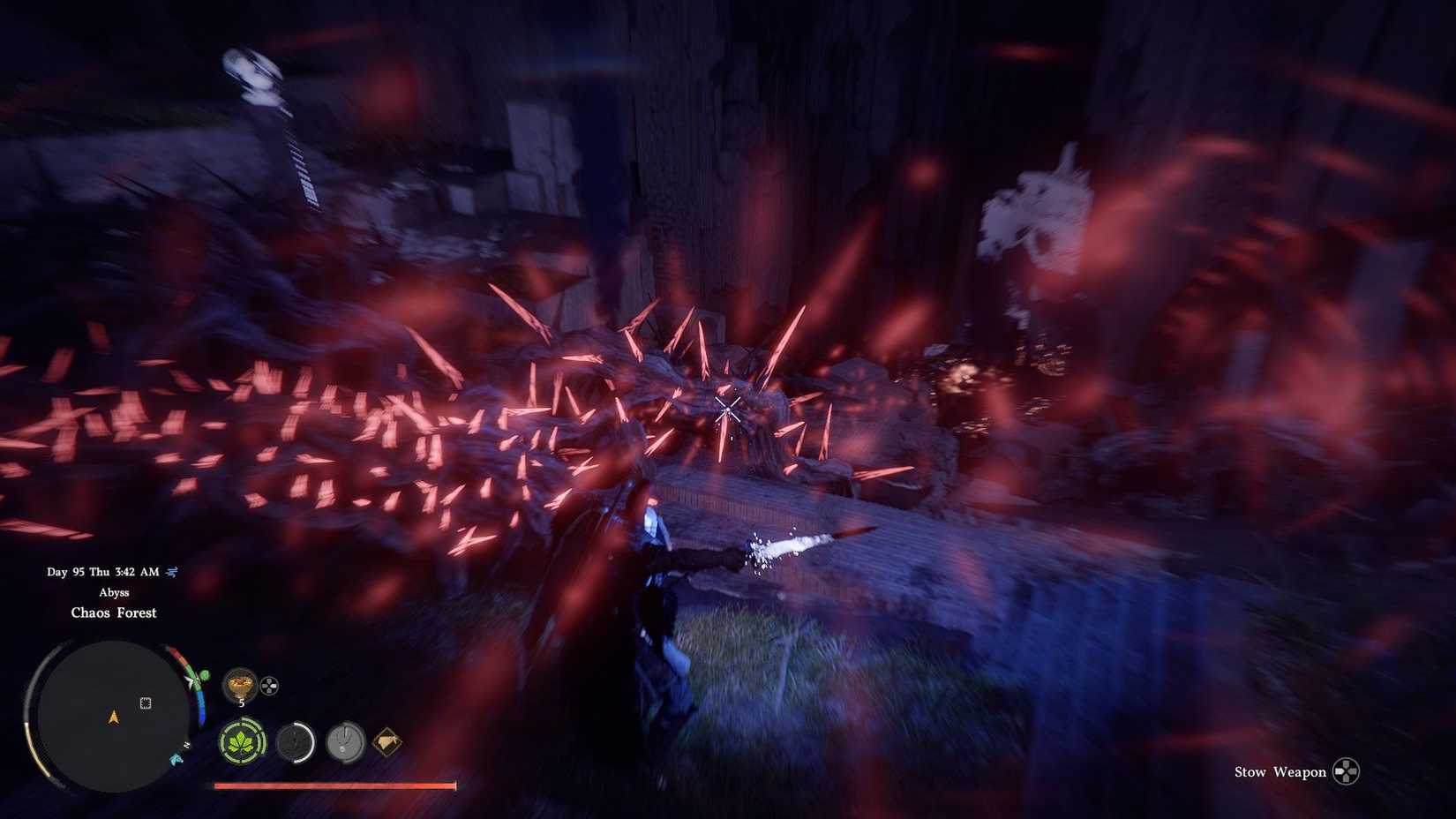Click the Day 95 Thu 3:42 AM timestamp

click(102, 571)
